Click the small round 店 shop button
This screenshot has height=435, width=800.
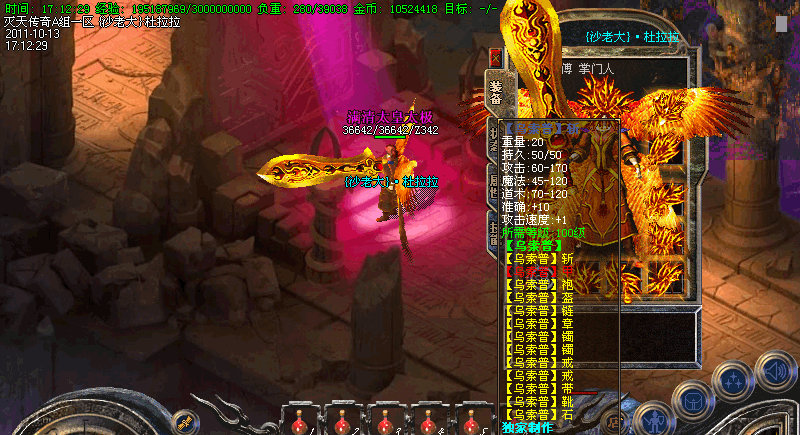[613, 420]
